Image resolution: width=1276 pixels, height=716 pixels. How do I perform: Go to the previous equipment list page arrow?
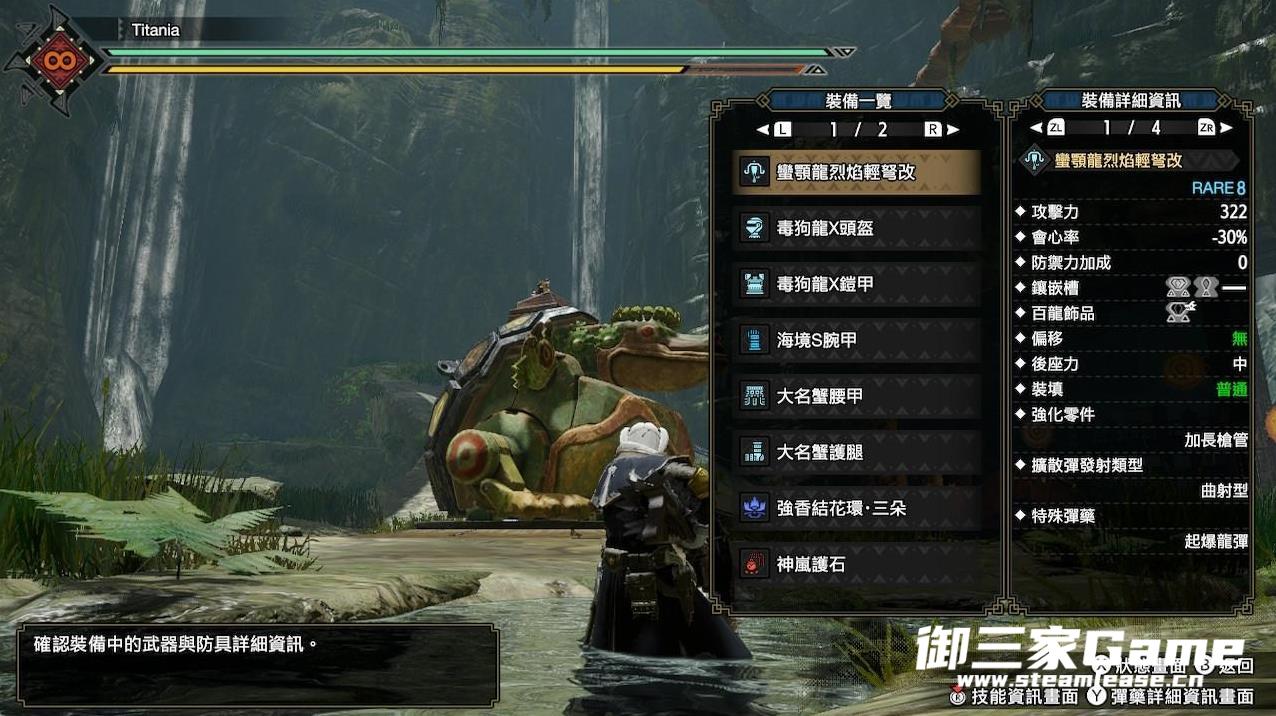[x=763, y=129]
